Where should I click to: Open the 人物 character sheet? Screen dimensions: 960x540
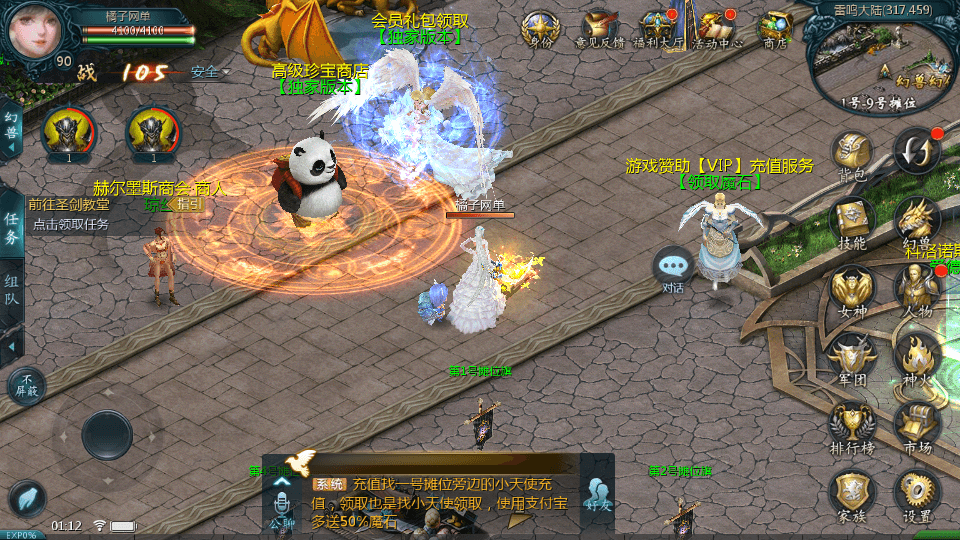point(917,290)
